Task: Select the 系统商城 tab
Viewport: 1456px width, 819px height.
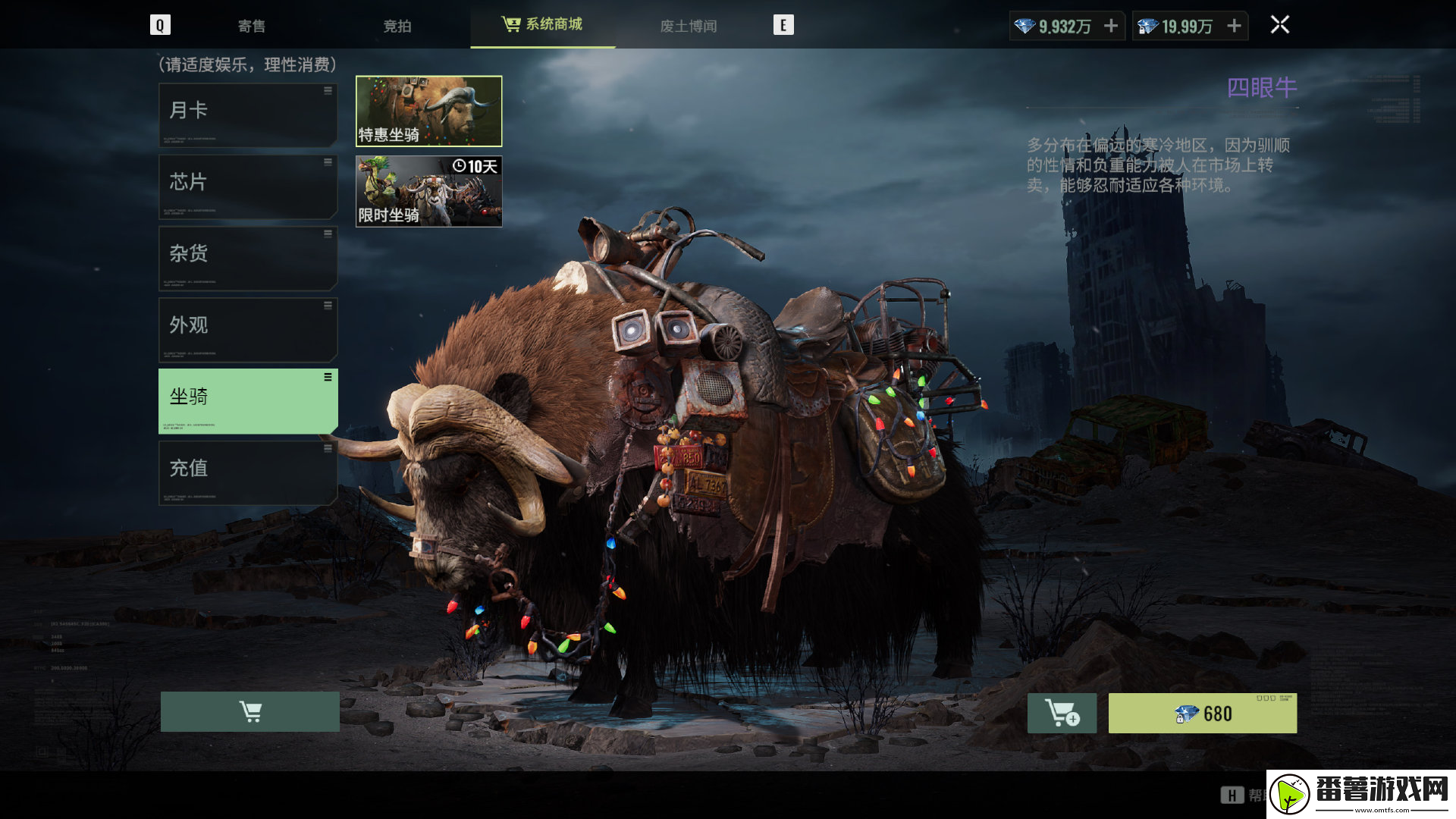Action: 543,24
